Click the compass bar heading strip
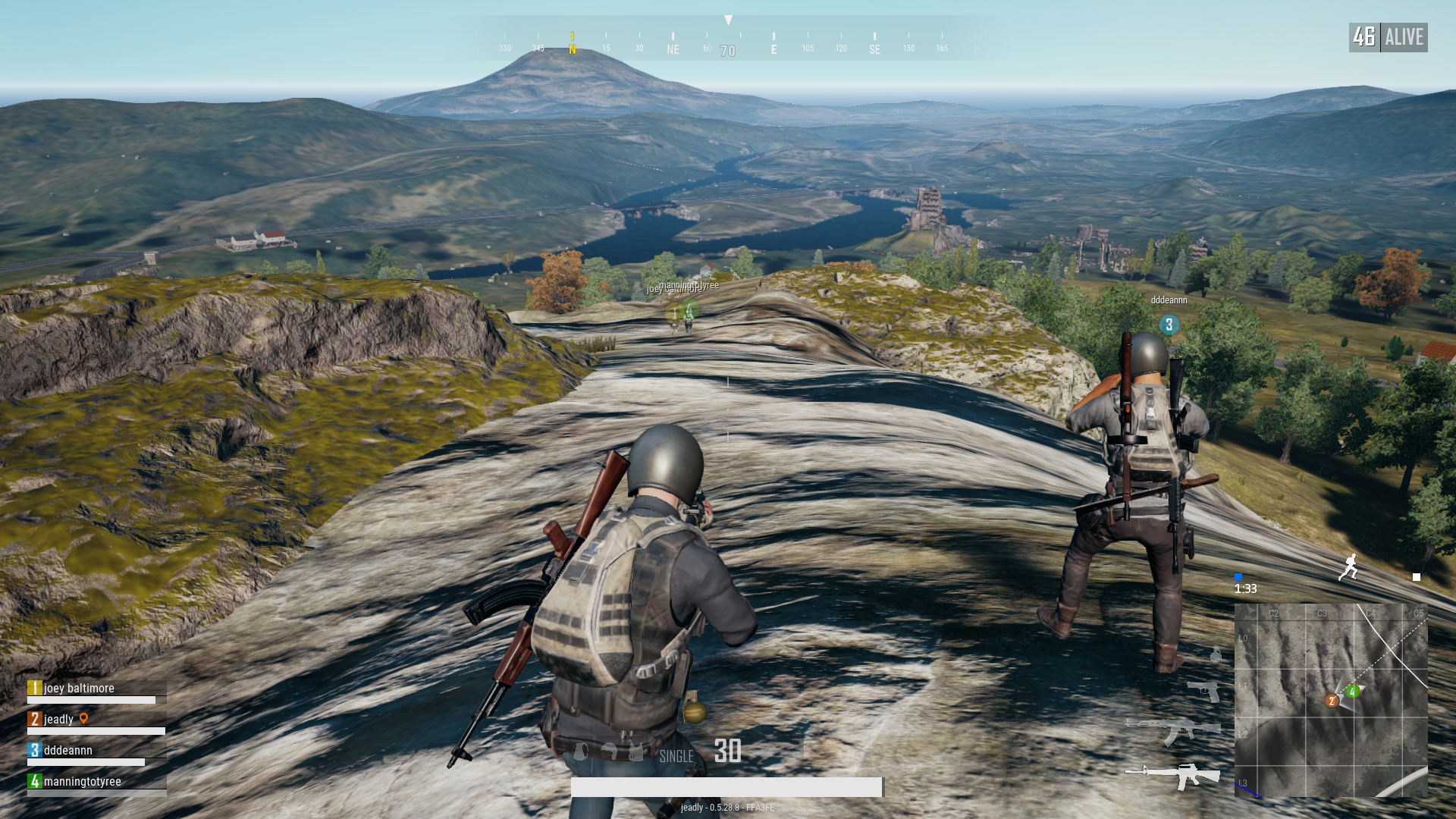This screenshot has height=819, width=1456. [728, 39]
